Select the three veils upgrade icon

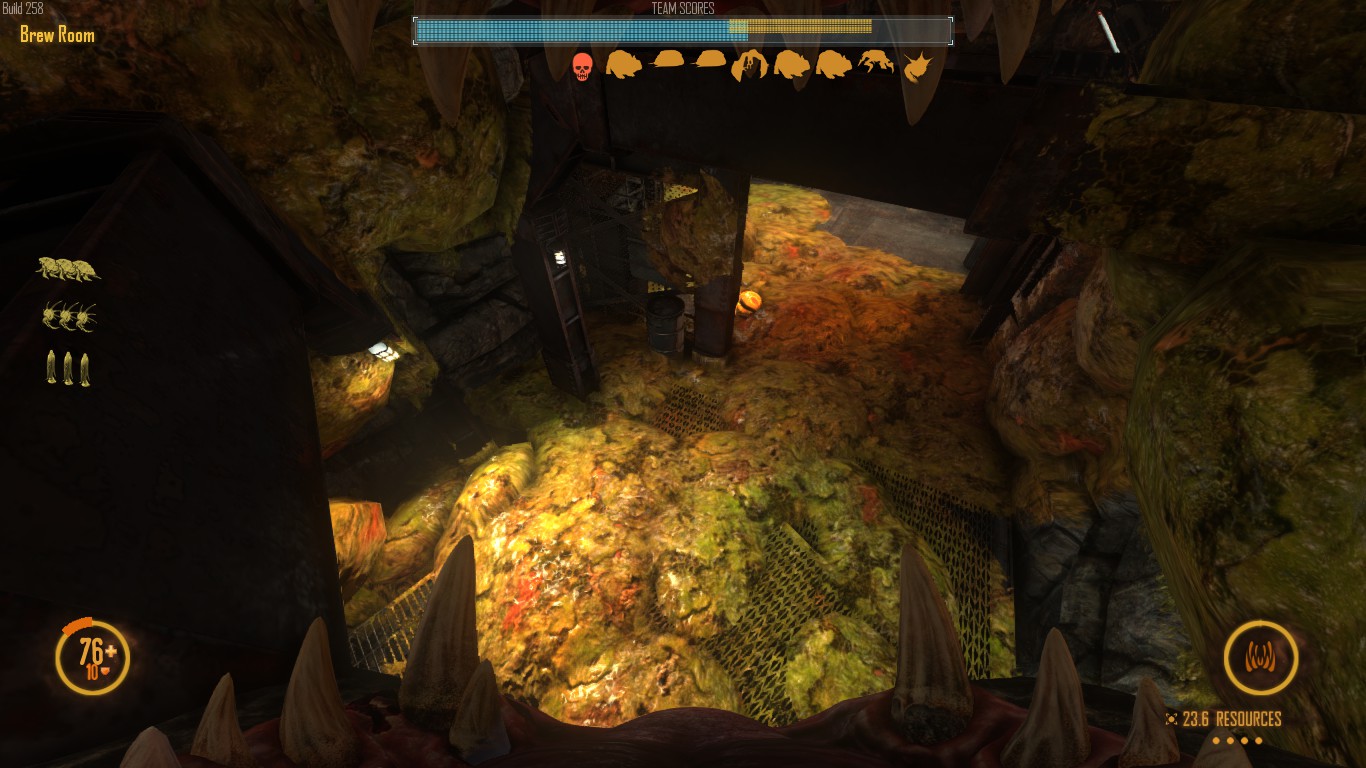click(68, 368)
